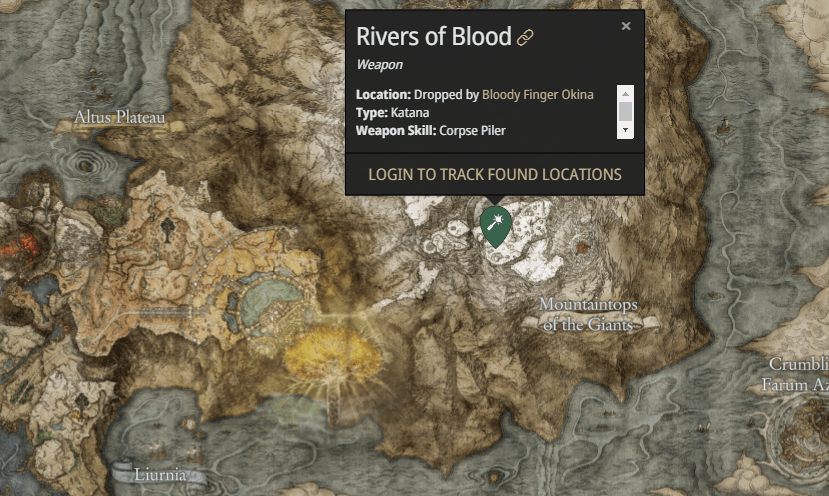Image resolution: width=829 pixels, height=496 pixels.
Task: Select the green weapon map marker
Action: coord(495,225)
